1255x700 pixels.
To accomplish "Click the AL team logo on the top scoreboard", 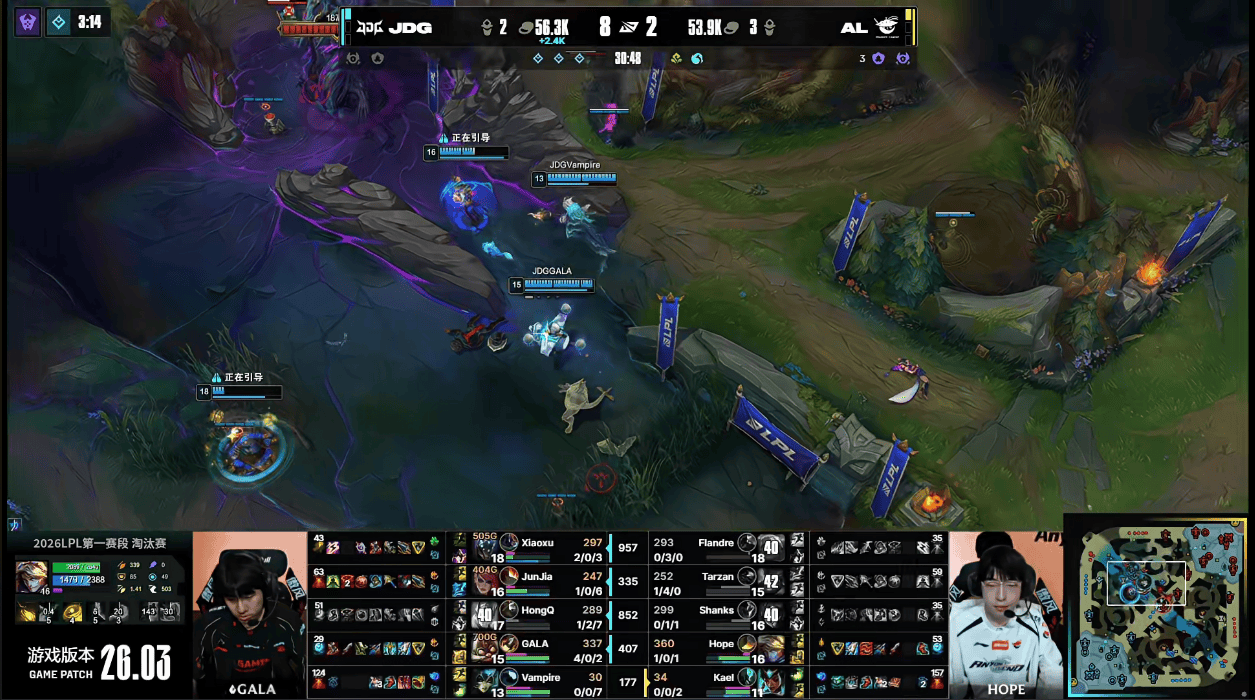I will [886, 27].
